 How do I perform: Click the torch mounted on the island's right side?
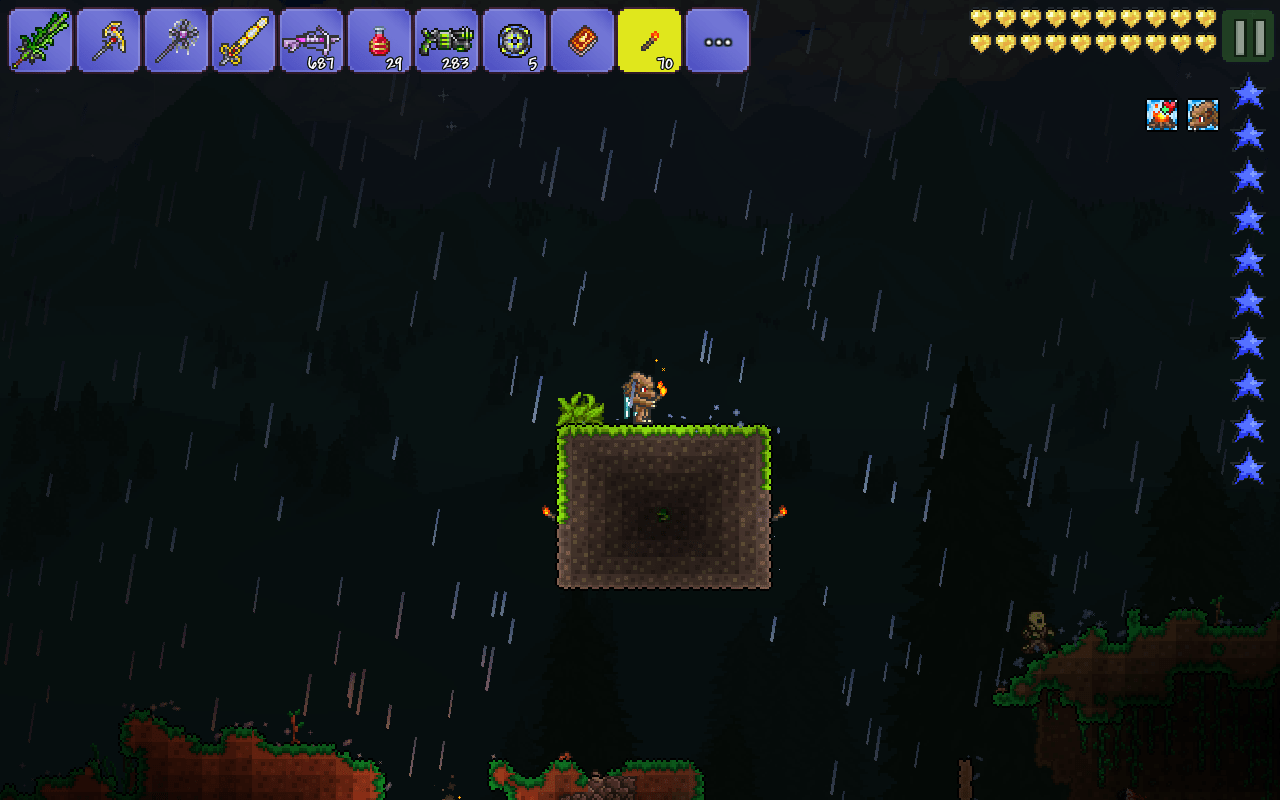tap(785, 510)
